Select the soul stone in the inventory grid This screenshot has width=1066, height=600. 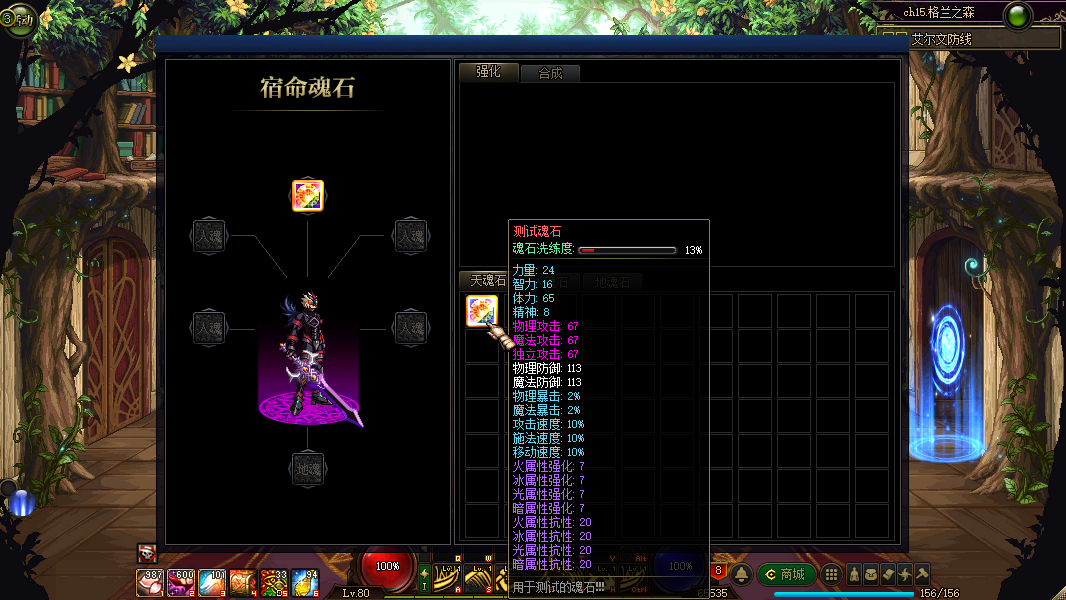click(482, 311)
